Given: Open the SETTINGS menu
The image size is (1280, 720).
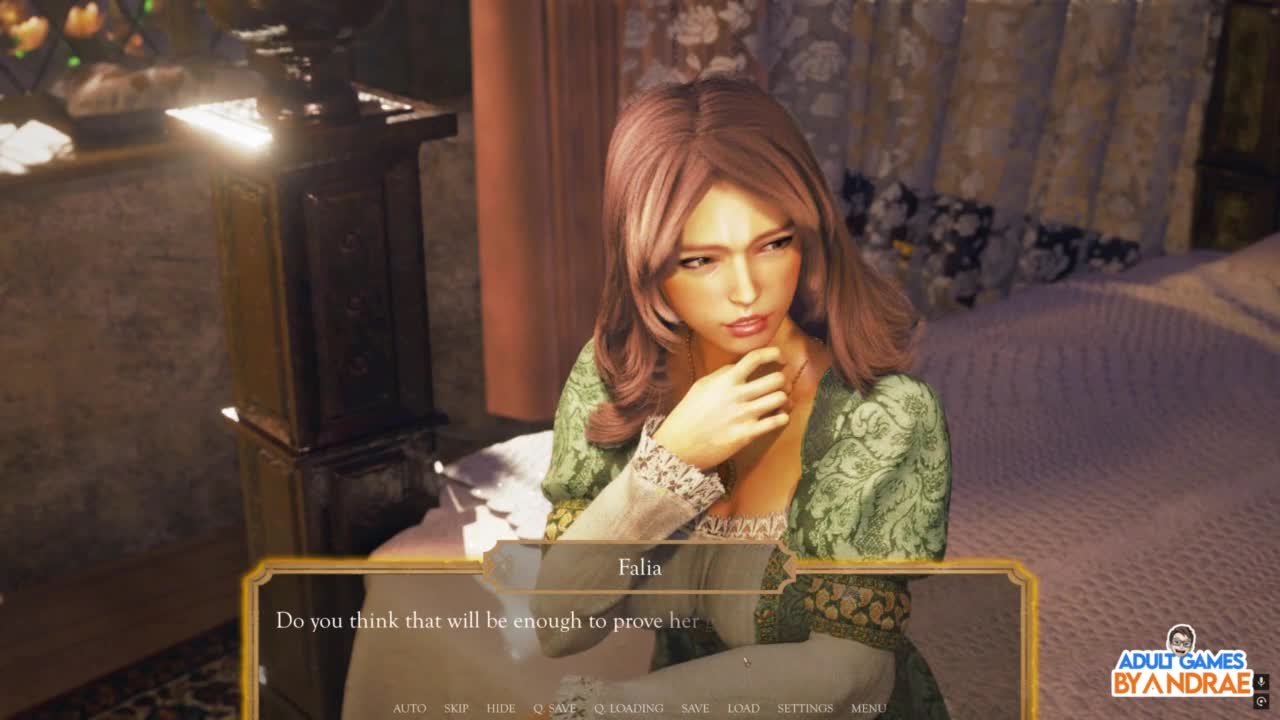Looking at the screenshot, I should click(805, 708).
